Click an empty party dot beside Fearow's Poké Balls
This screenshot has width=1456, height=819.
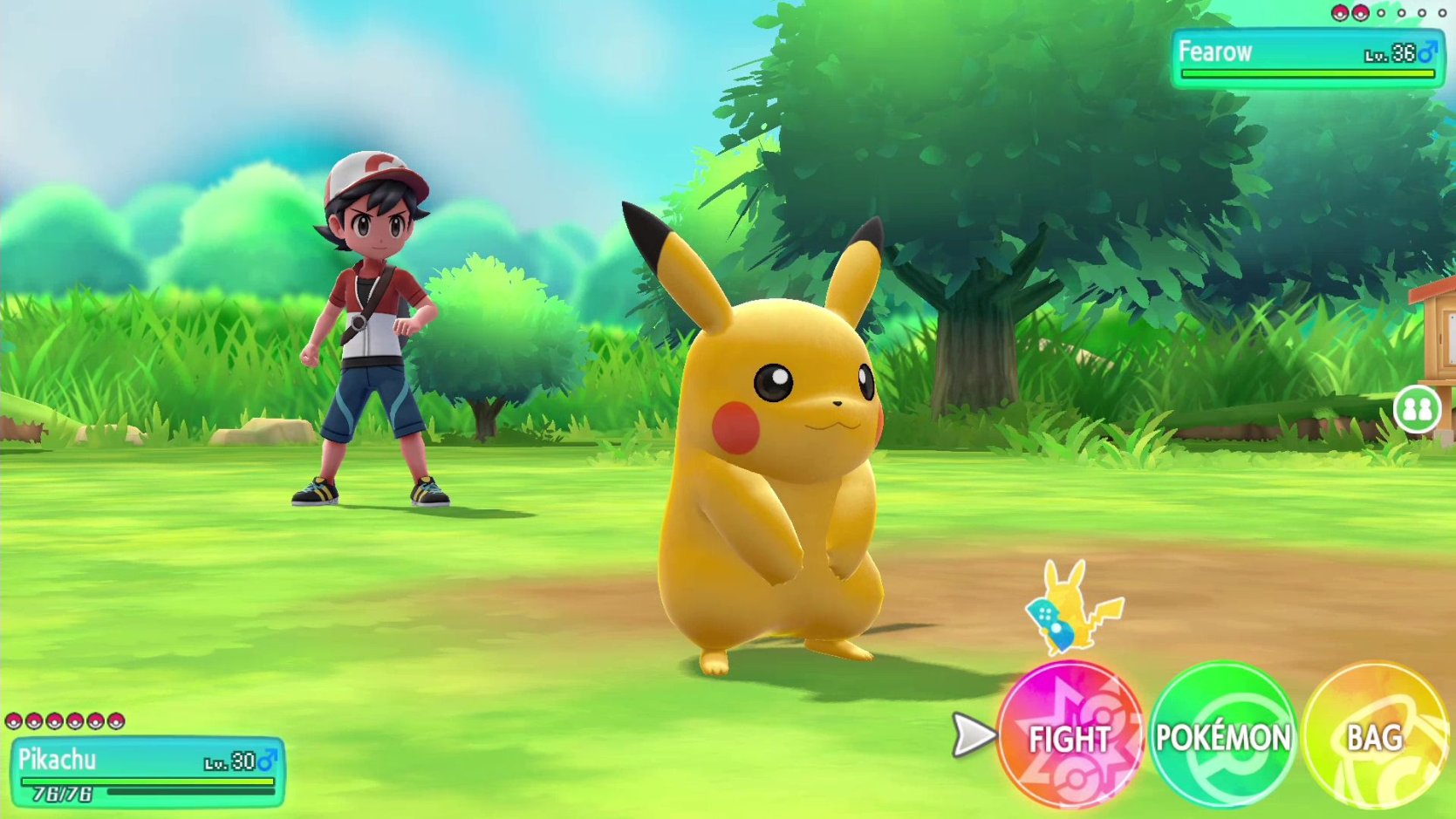(x=1382, y=13)
